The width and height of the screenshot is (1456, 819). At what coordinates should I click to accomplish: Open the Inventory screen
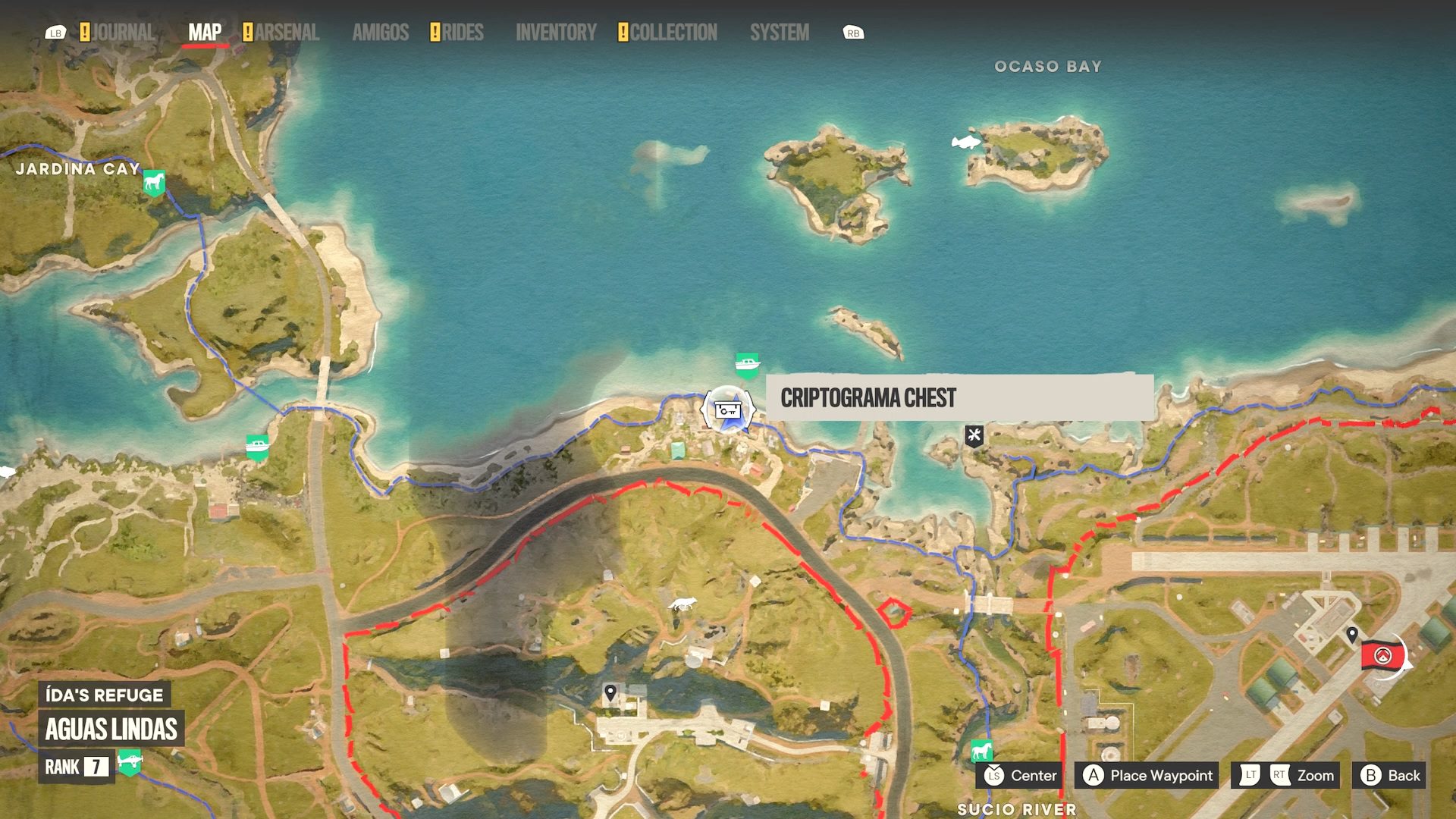coord(557,33)
